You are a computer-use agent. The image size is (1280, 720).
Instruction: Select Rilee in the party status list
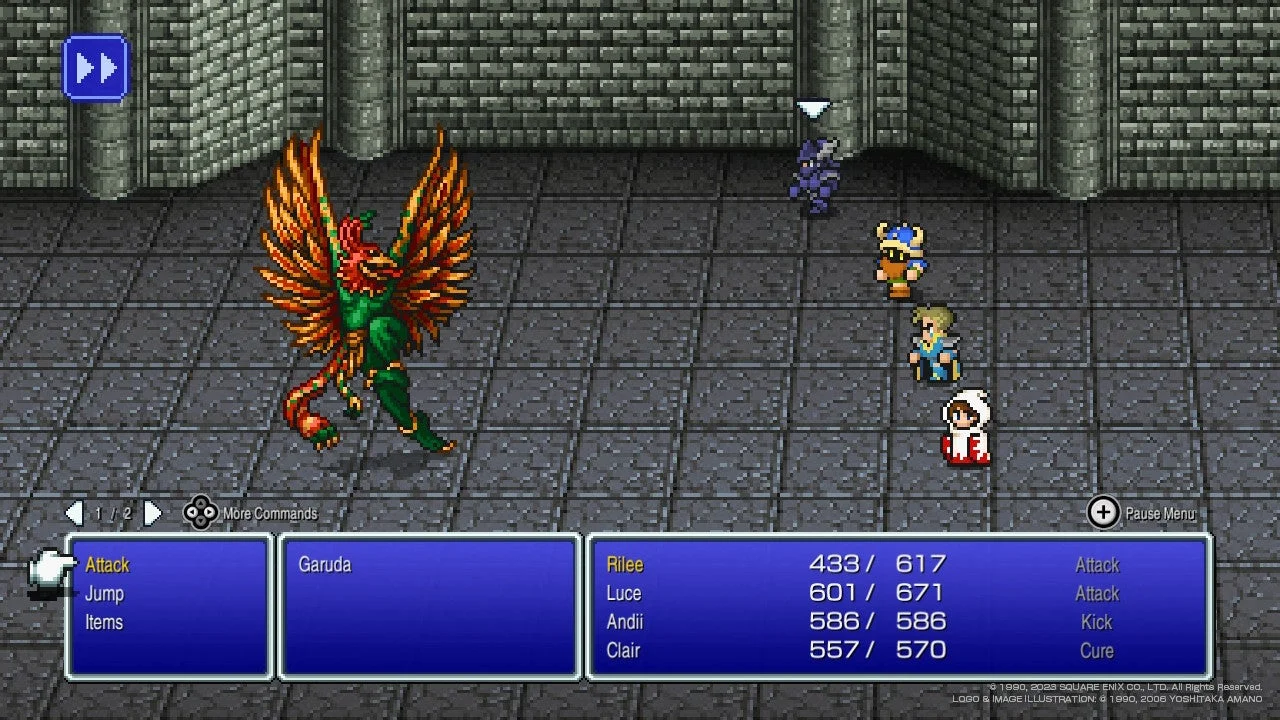(625, 564)
